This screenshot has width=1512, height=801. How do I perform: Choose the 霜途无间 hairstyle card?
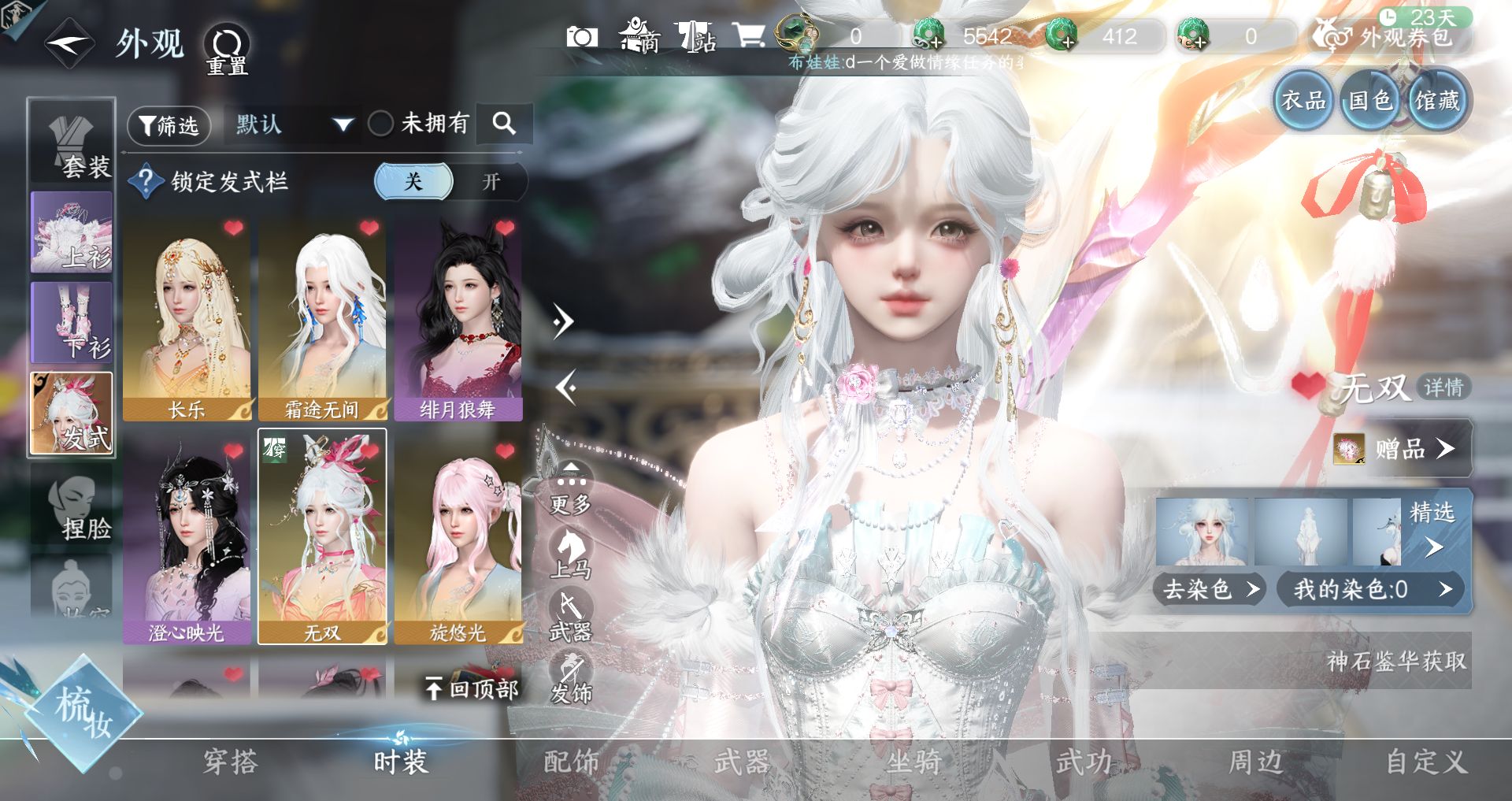(322, 319)
